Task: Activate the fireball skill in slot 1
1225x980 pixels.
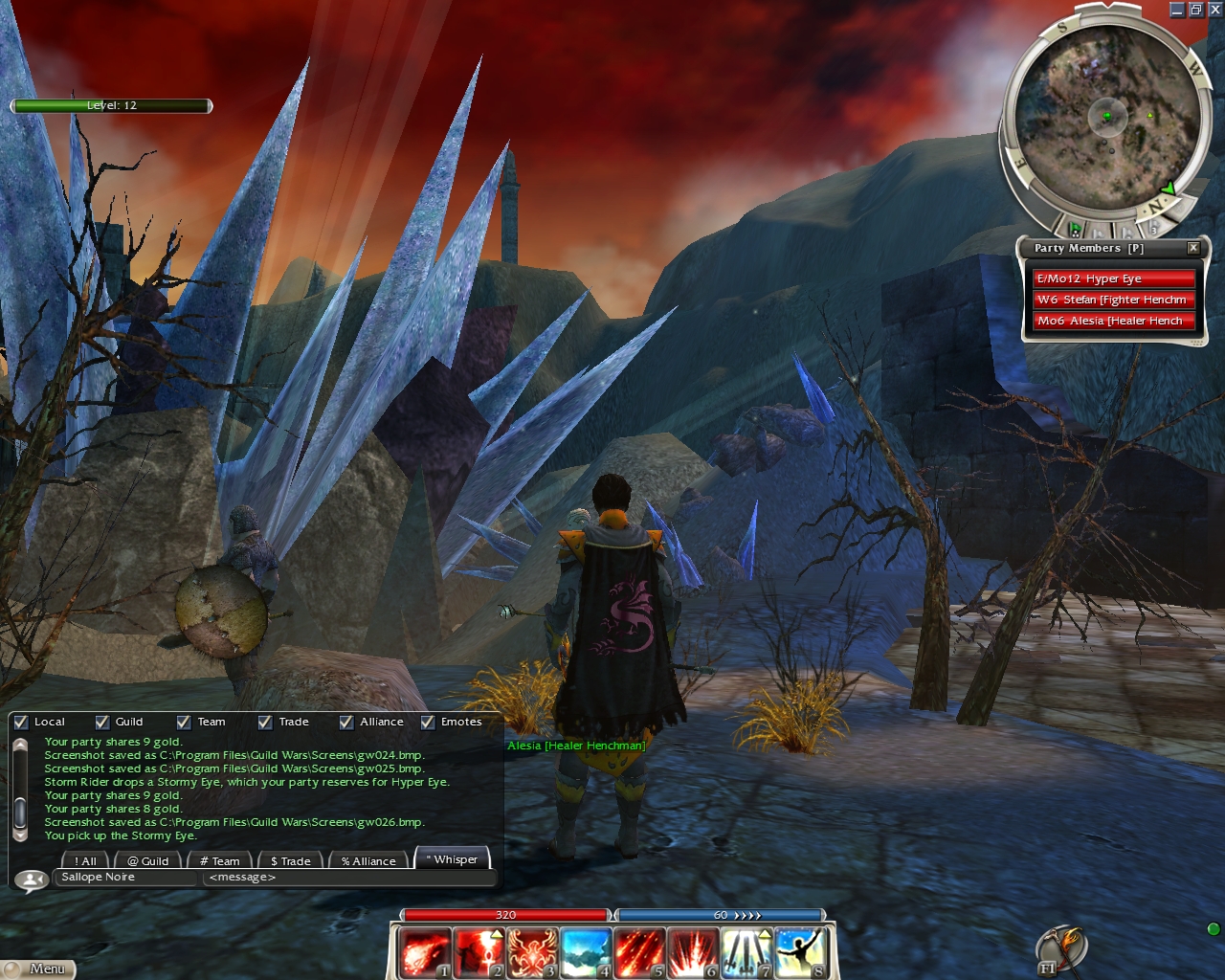Action: (424, 951)
